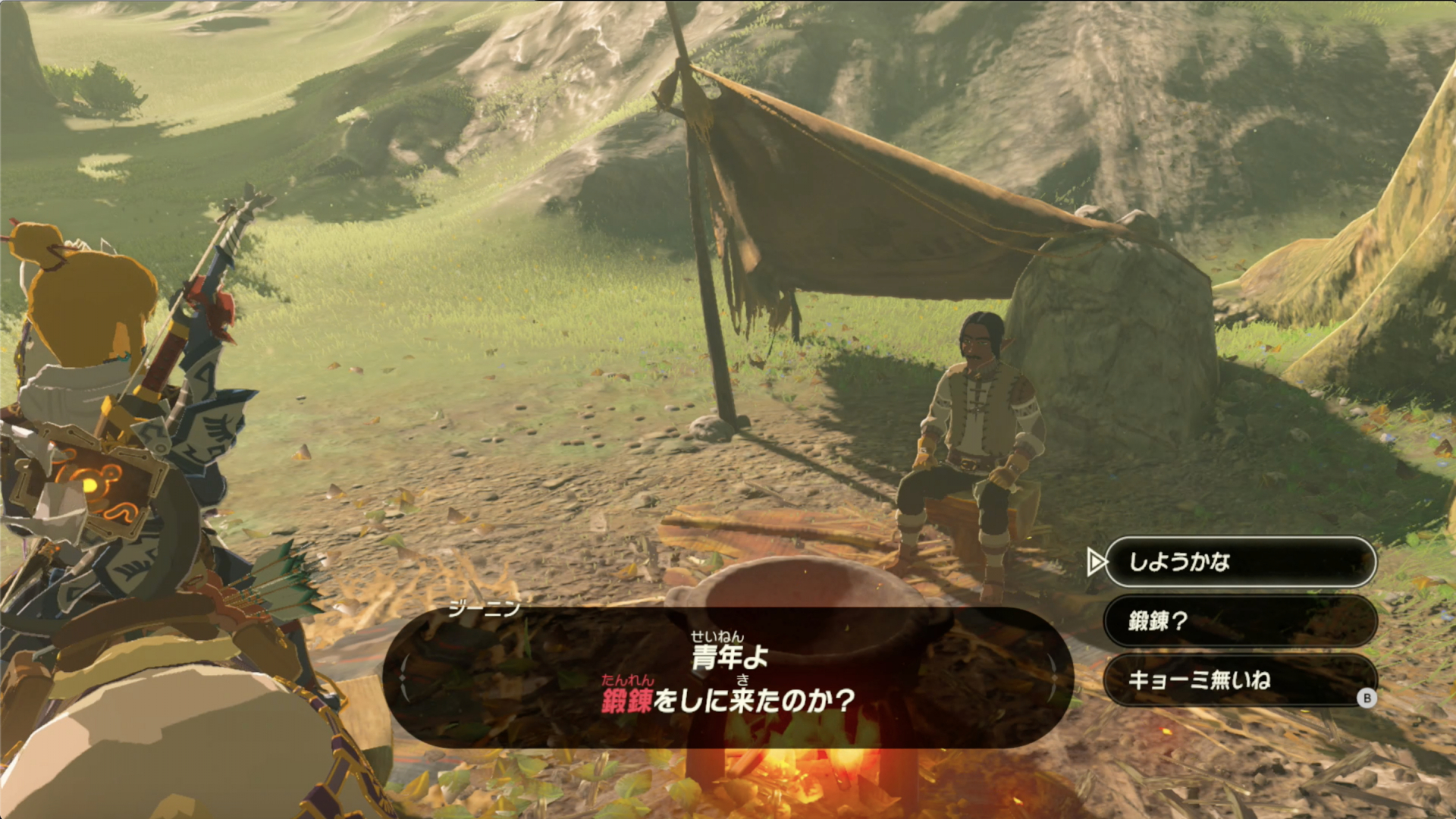Click the B button icon on キョーミ無いね
The width and height of the screenshot is (1456, 819).
point(1367,699)
